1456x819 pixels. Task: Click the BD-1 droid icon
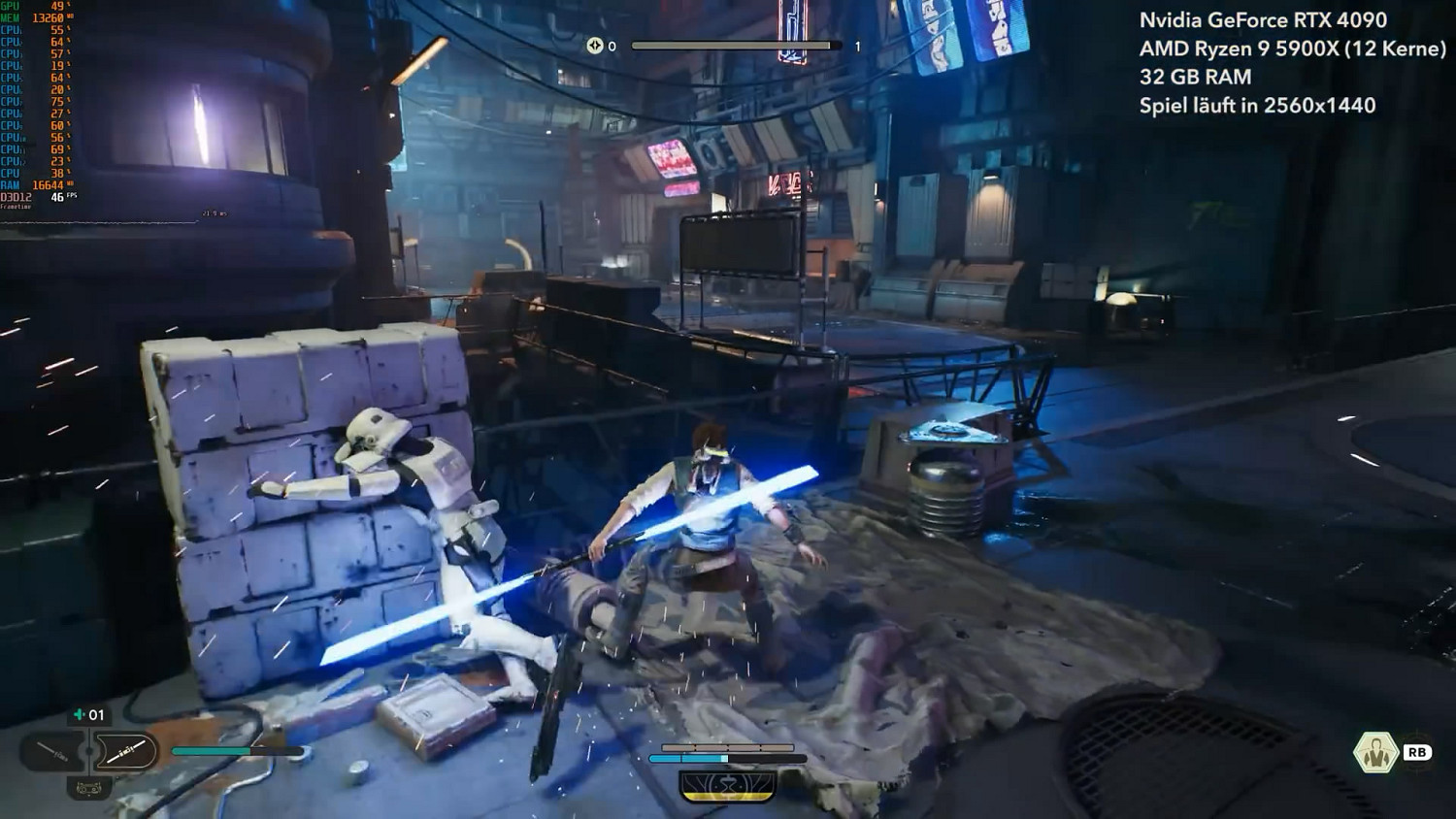pyautogui.click(x=88, y=788)
